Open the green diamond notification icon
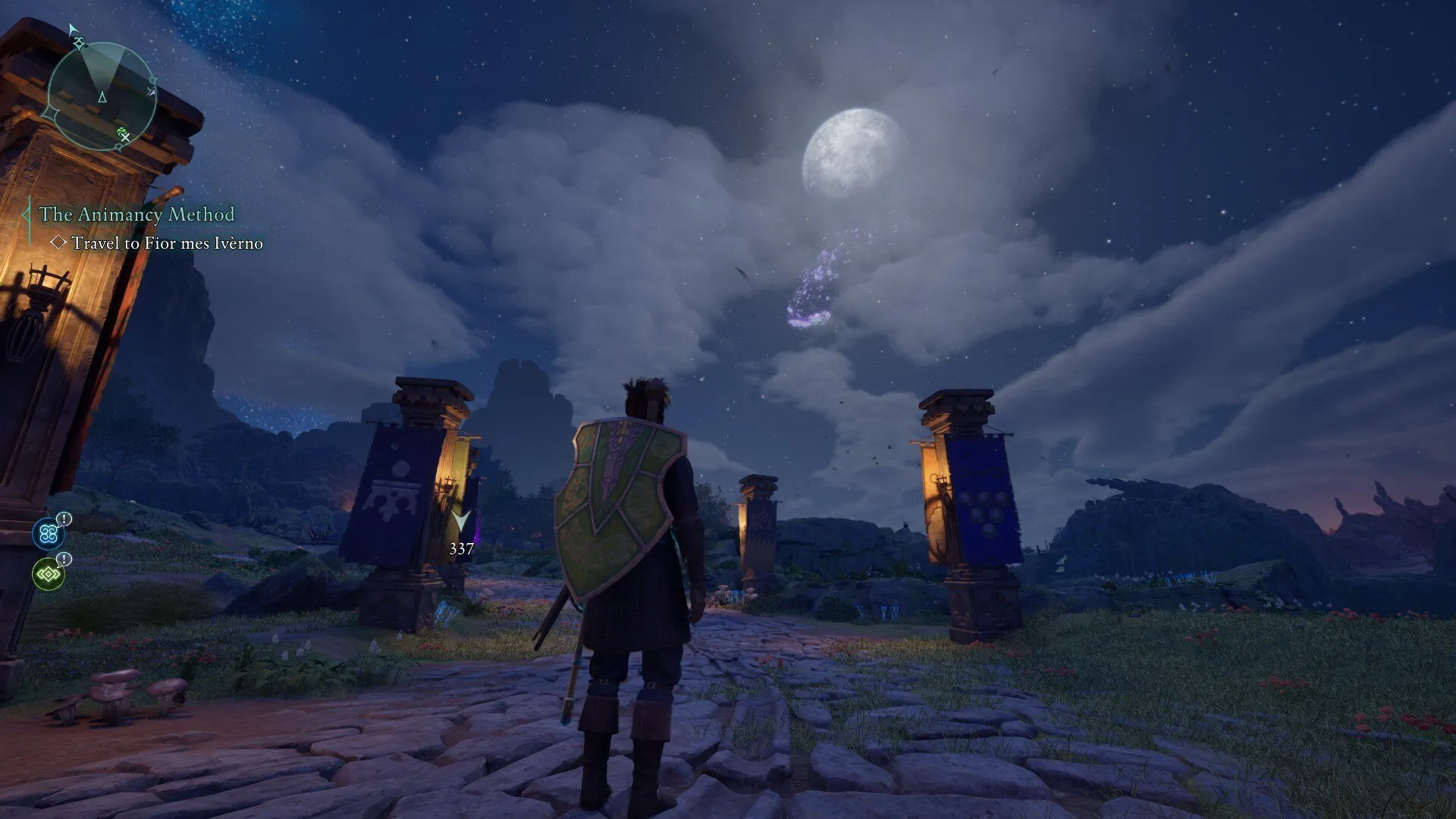The height and width of the screenshot is (819, 1456). click(49, 574)
